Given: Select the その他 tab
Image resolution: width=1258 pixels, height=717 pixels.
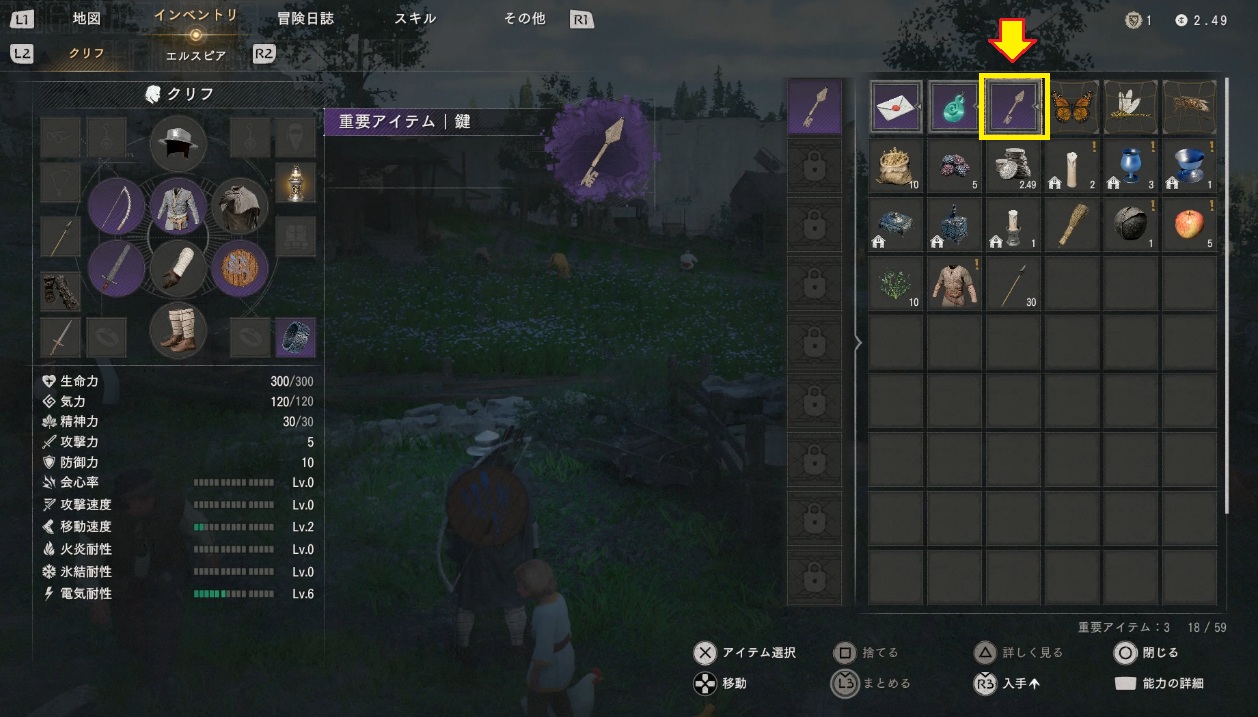Looking at the screenshot, I should (524, 18).
